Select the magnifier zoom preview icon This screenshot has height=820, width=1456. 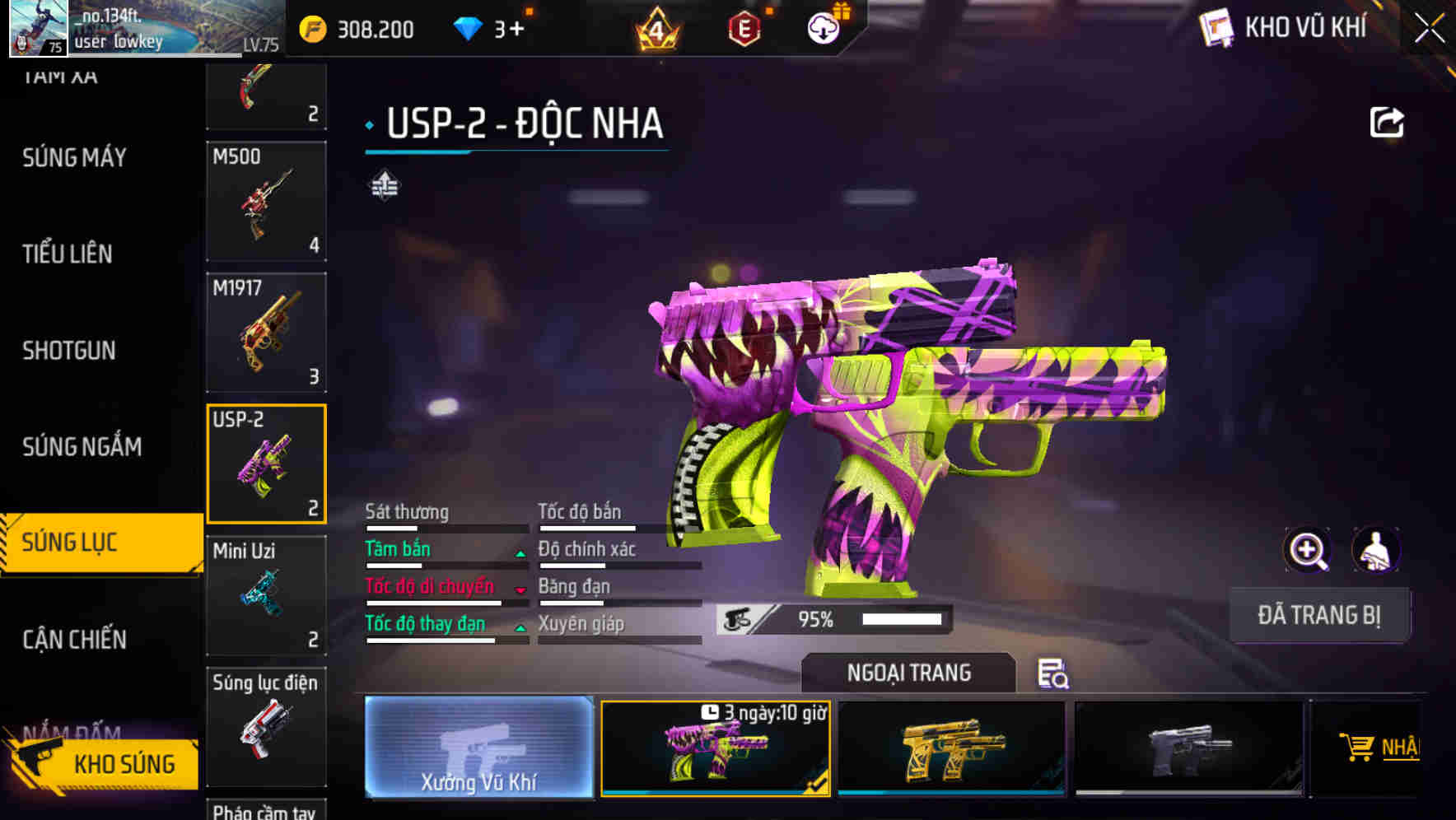tap(1309, 549)
